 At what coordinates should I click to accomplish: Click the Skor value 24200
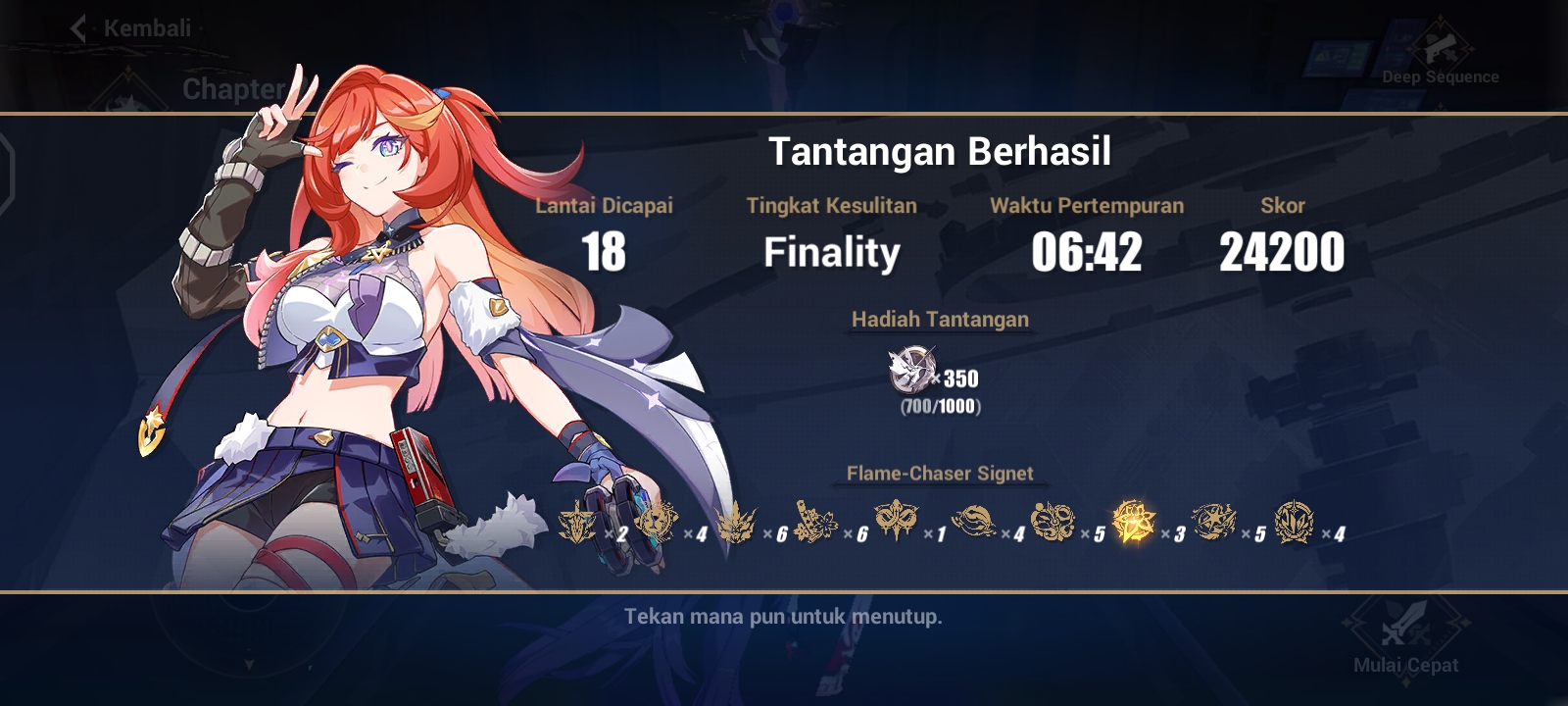pos(1281,251)
